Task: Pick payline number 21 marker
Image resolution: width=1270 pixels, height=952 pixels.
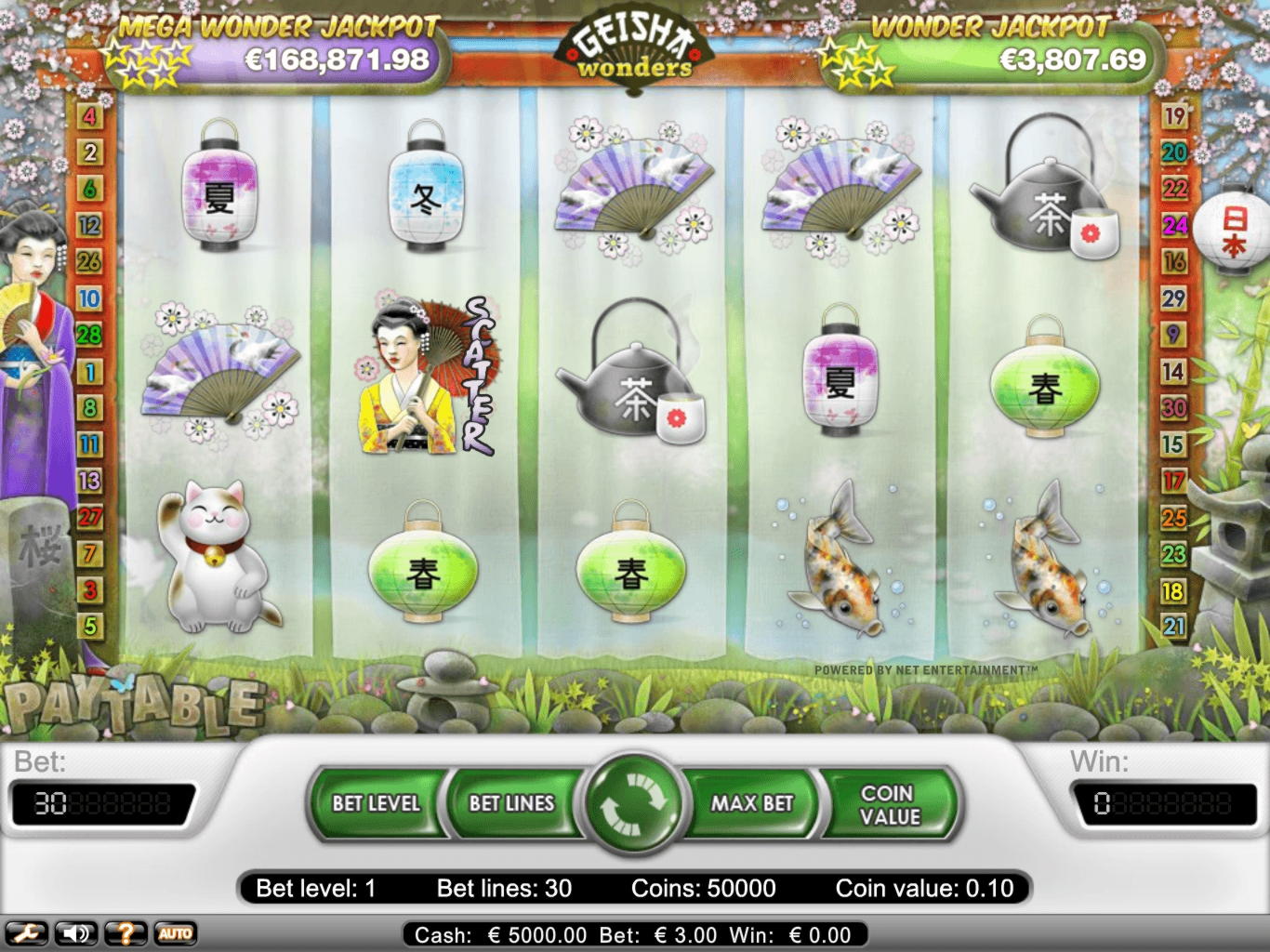Action: coord(1174,627)
